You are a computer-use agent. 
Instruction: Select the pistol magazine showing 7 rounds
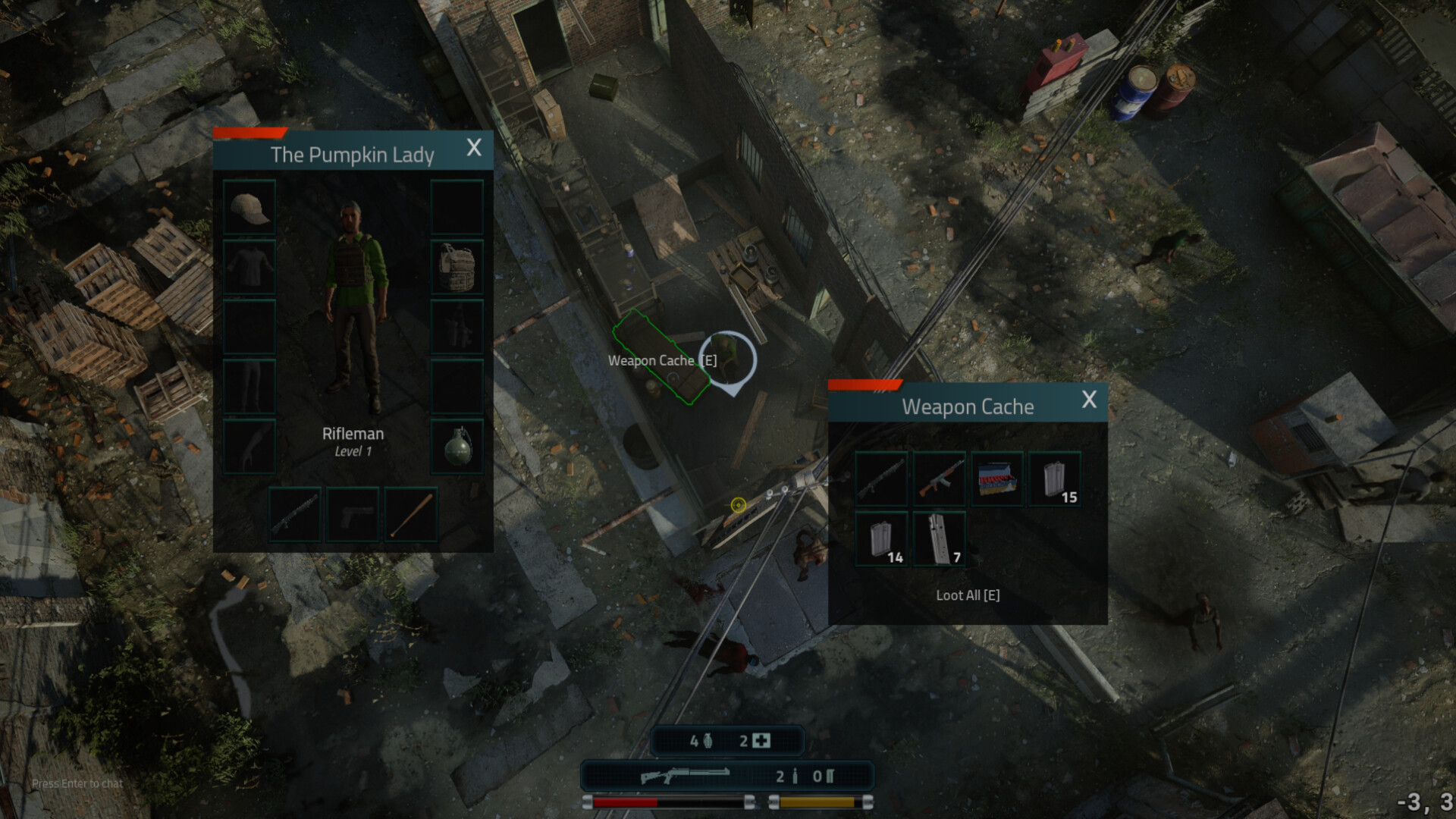(940, 537)
